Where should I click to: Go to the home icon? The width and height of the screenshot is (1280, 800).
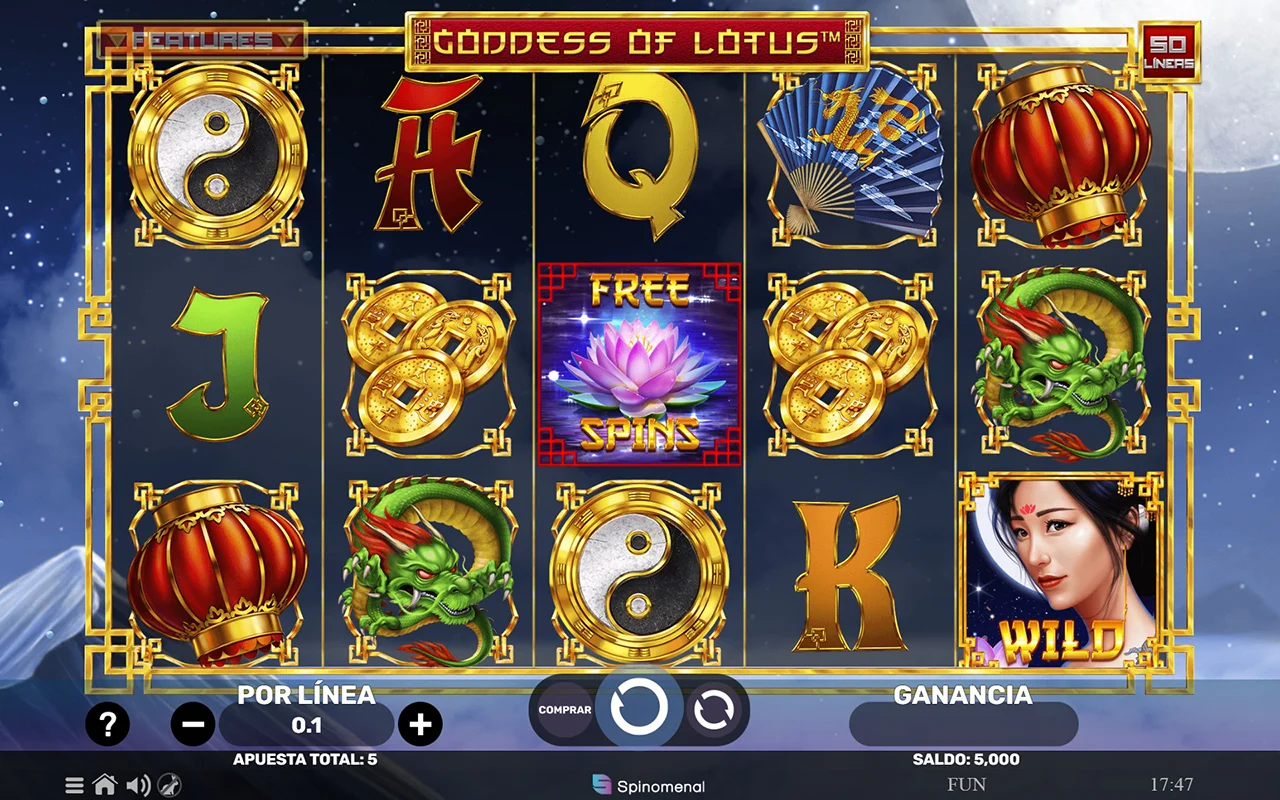(x=105, y=785)
